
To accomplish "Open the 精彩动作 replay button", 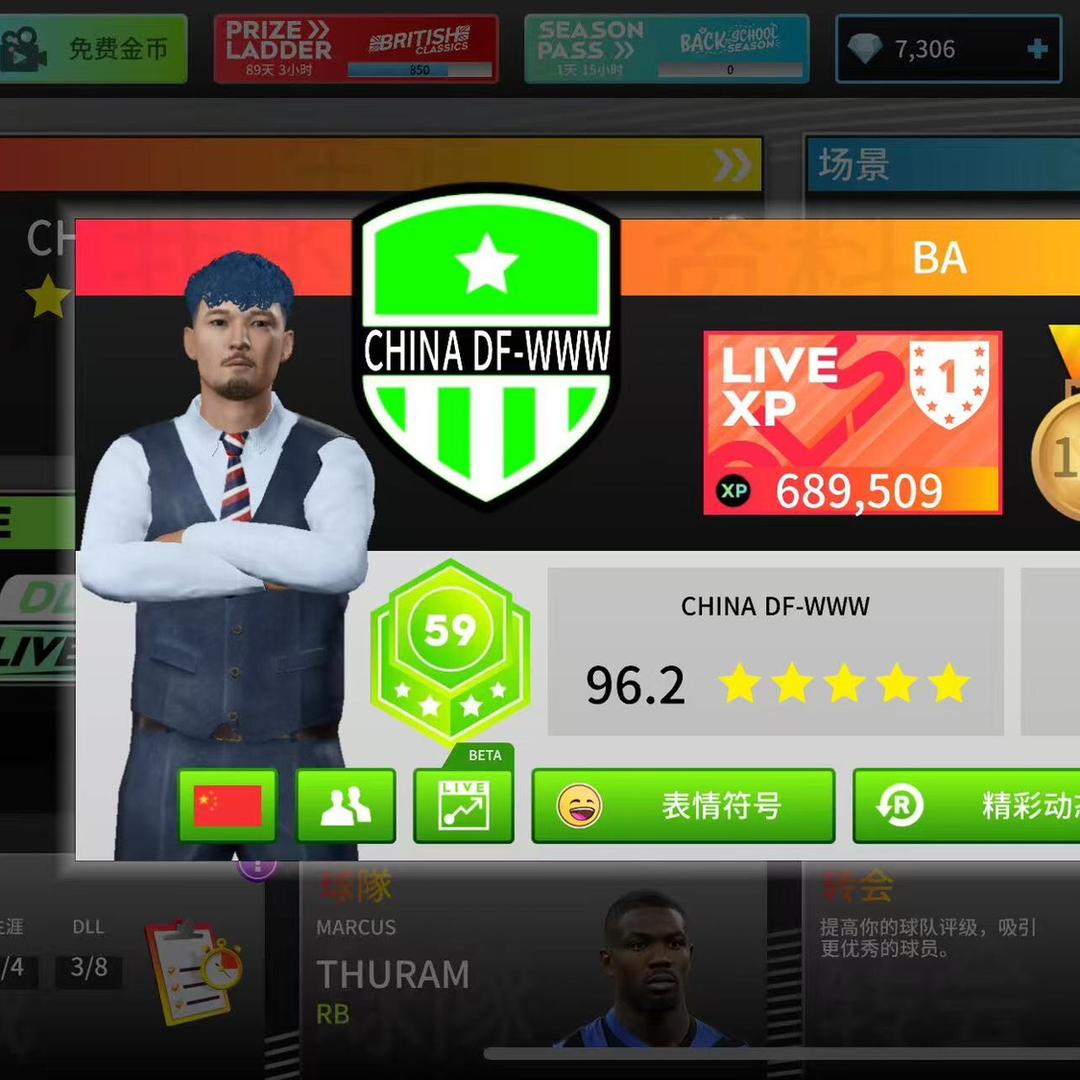I will pos(966,805).
